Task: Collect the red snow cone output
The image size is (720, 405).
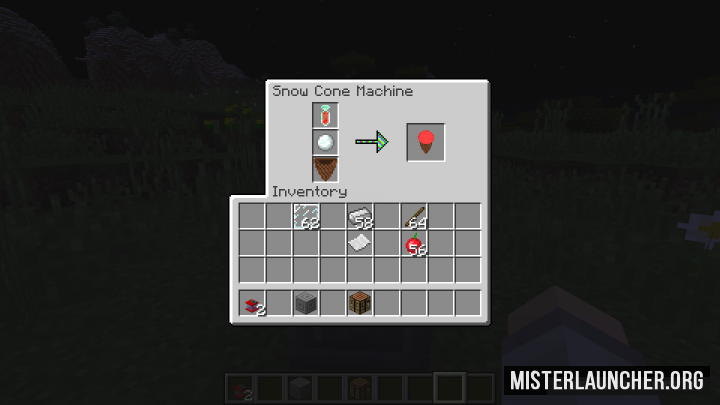Action: [x=424, y=142]
